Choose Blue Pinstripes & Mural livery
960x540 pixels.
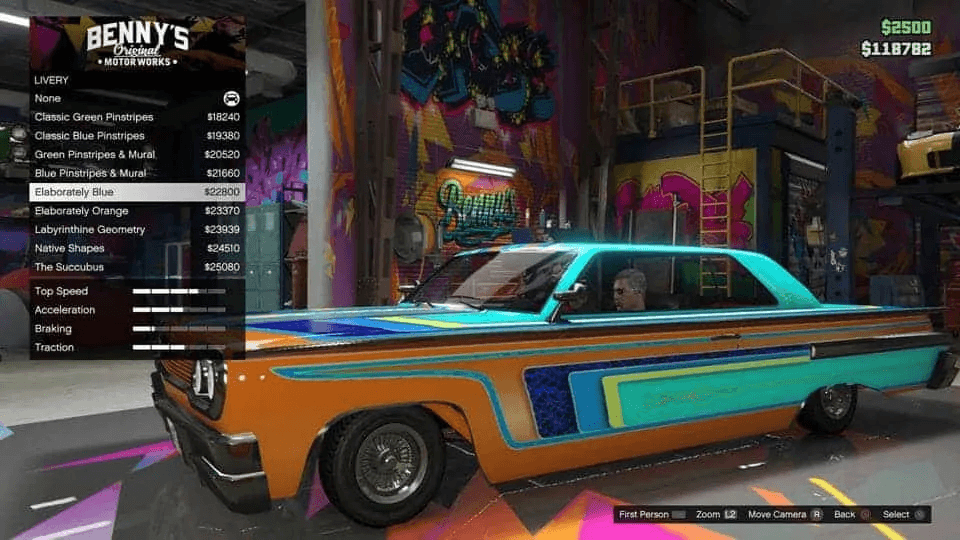[137, 173]
